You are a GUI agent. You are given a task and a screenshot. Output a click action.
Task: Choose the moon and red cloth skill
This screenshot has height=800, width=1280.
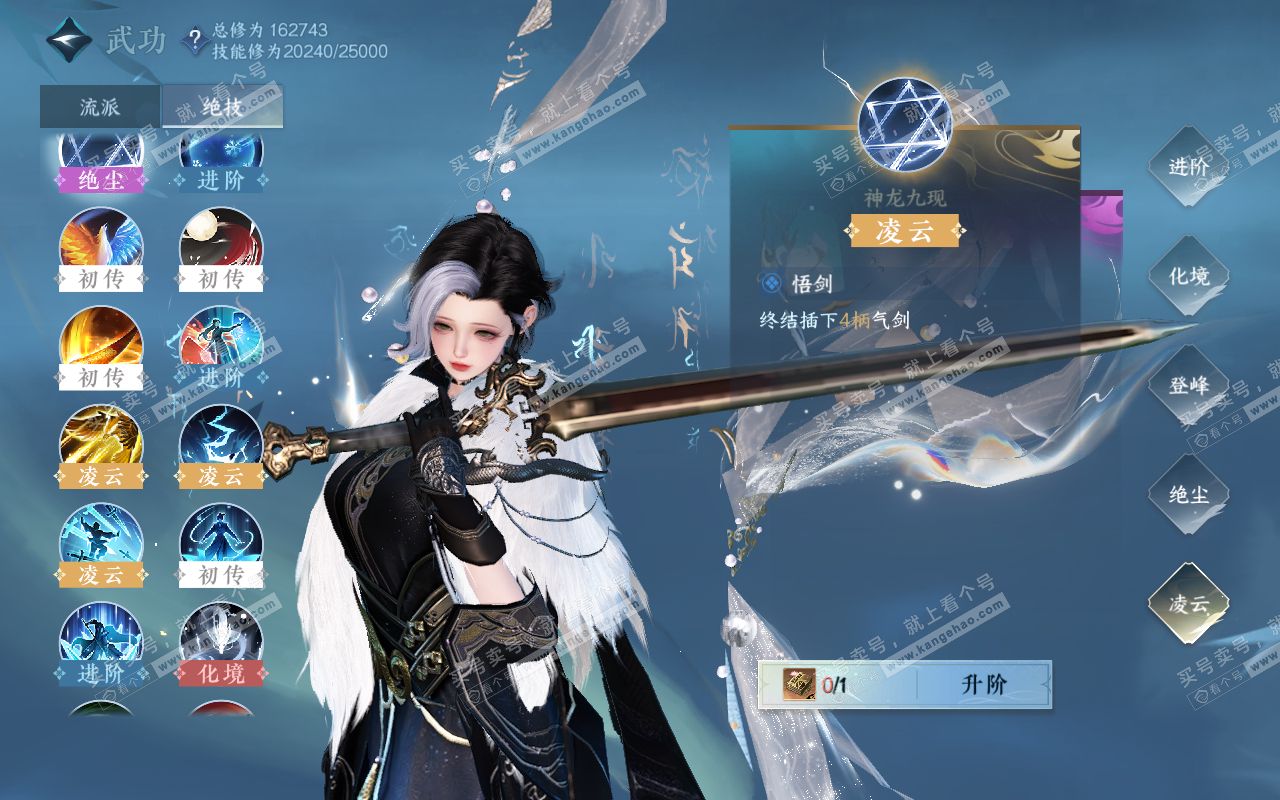(221, 242)
